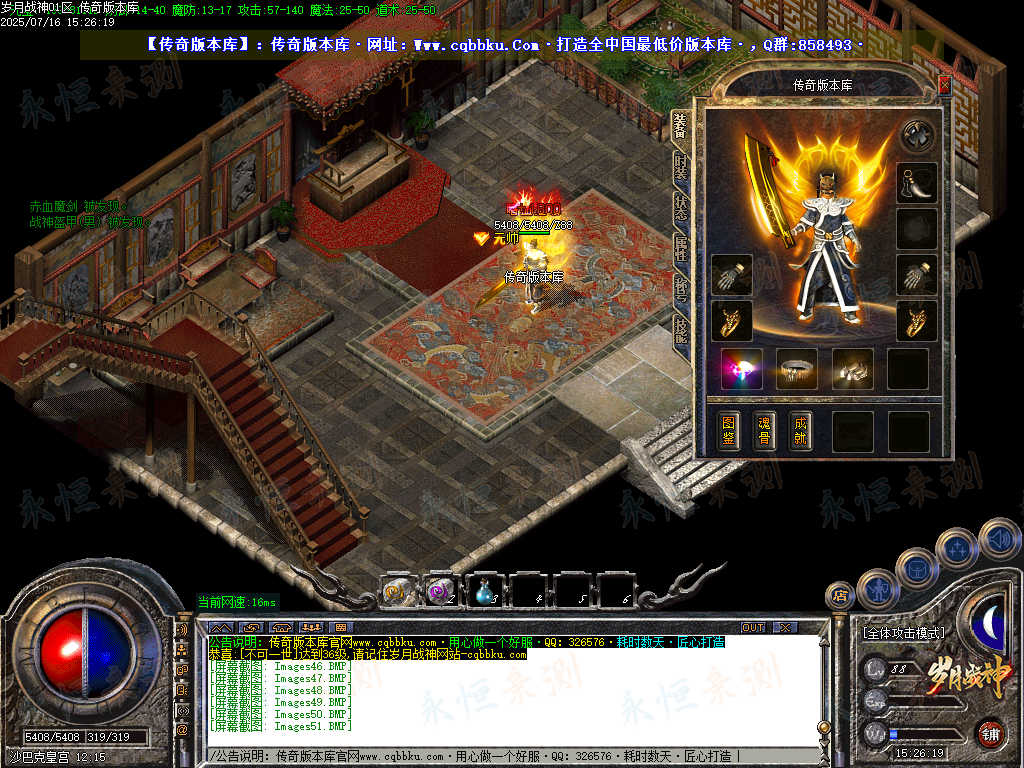This screenshot has height=768, width=1024.
Task: Use the purple swirl scroll hotbar slot
Action: click(x=441, y=592)
